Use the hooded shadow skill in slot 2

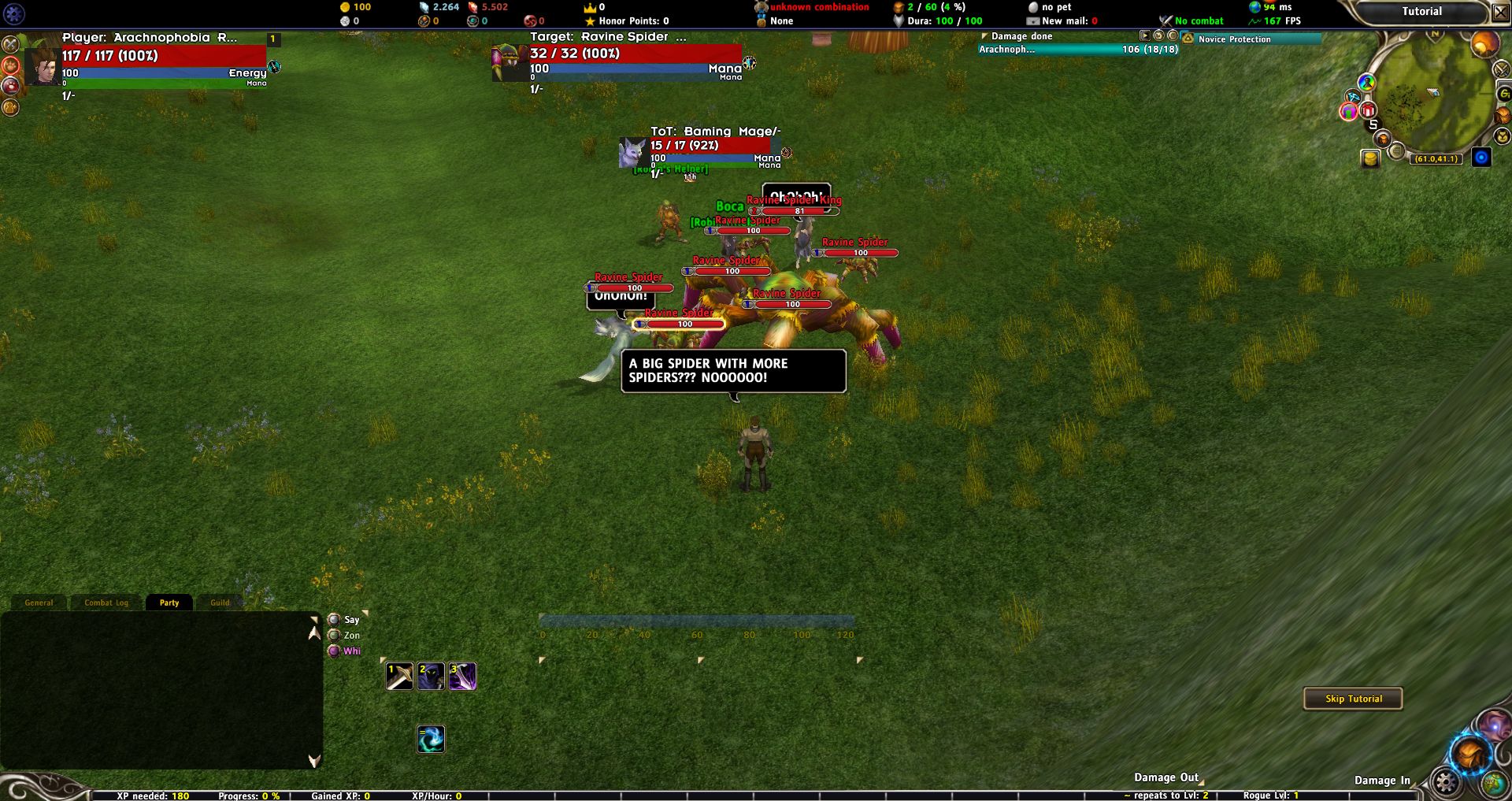pos(431,676)
